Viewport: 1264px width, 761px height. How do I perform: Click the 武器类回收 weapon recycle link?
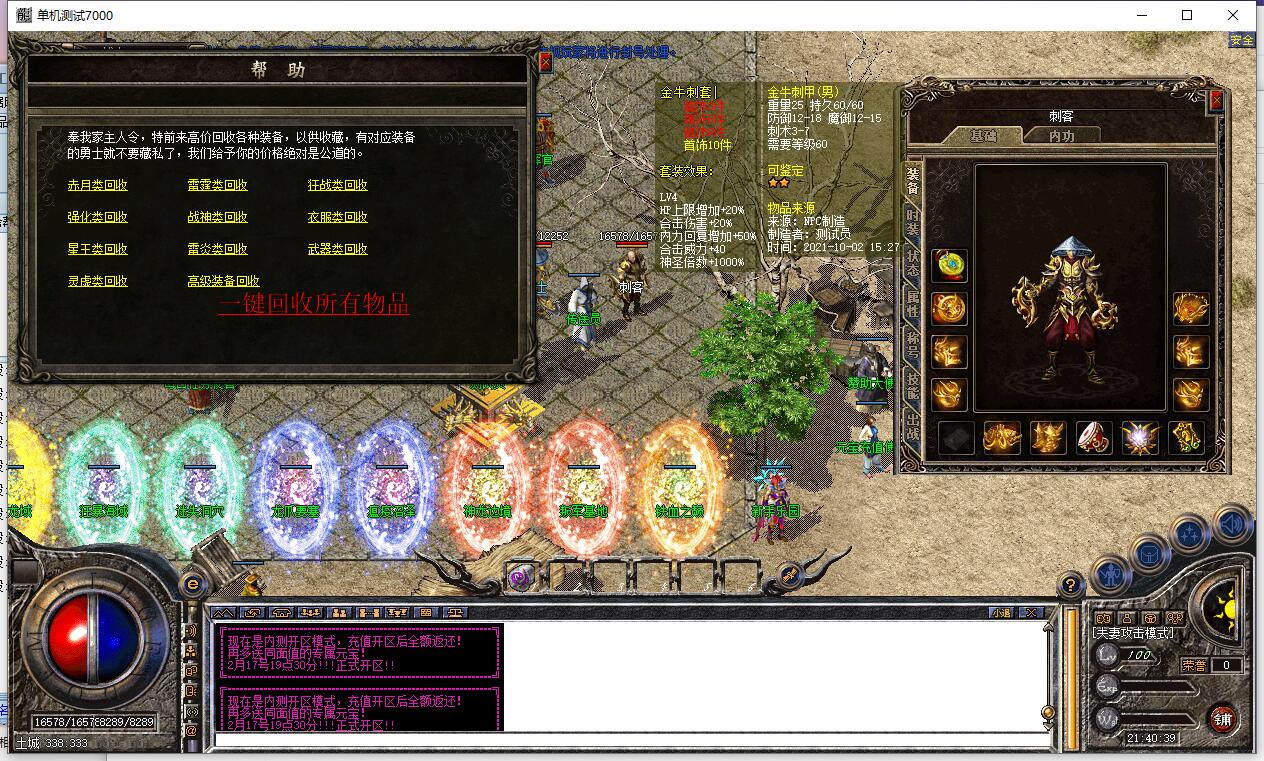(x=337, y=249)
